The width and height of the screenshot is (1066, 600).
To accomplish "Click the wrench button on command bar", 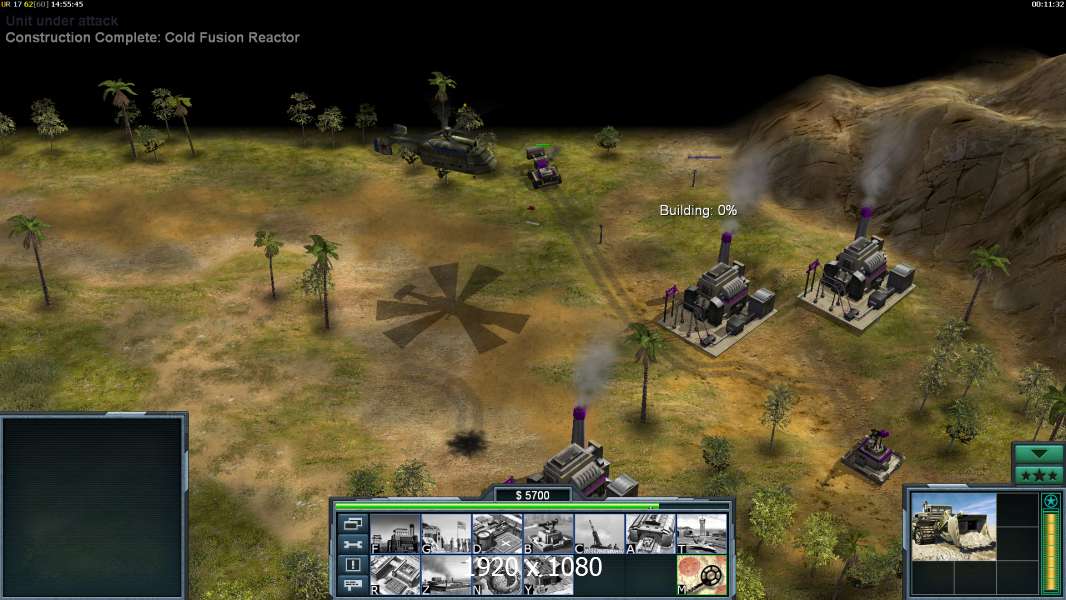I will point(352,544).
